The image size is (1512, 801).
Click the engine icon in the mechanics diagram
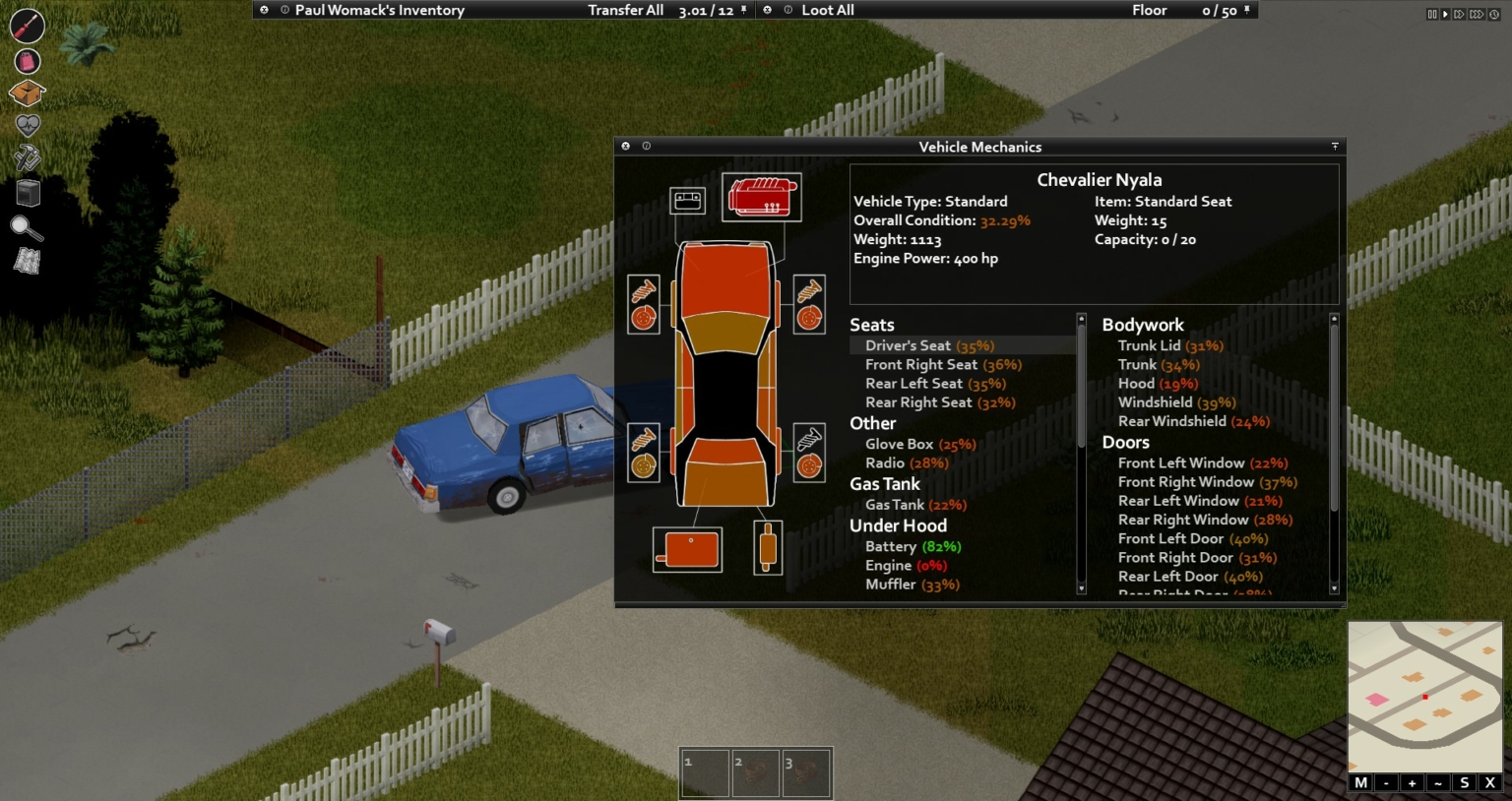point(761,195)
